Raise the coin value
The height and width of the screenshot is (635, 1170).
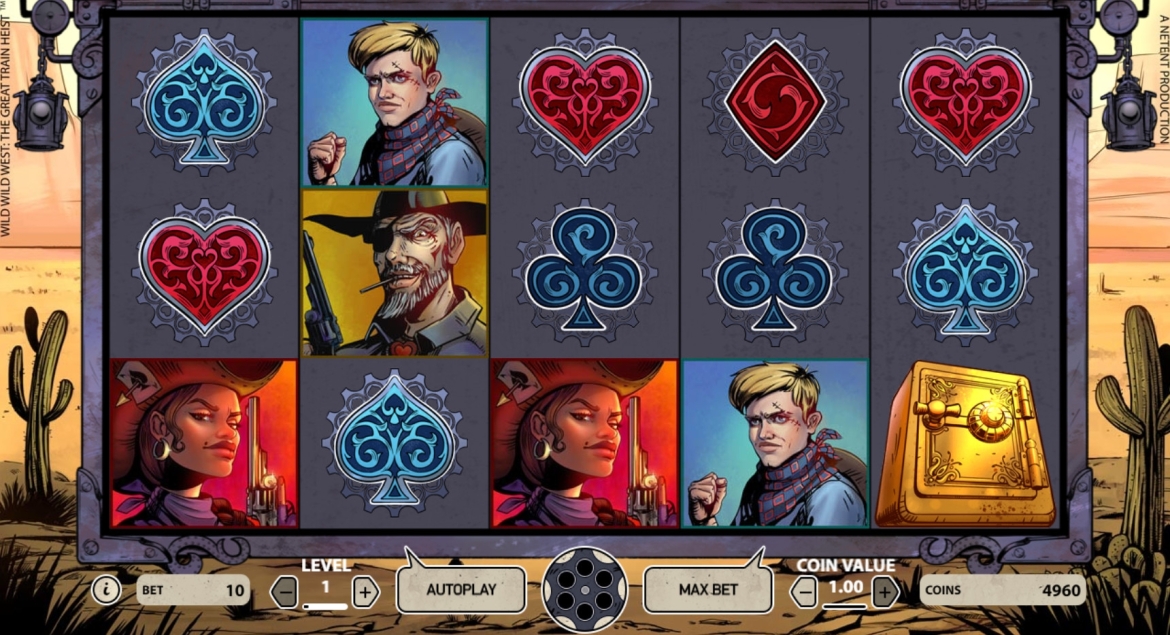coord(885,592)
